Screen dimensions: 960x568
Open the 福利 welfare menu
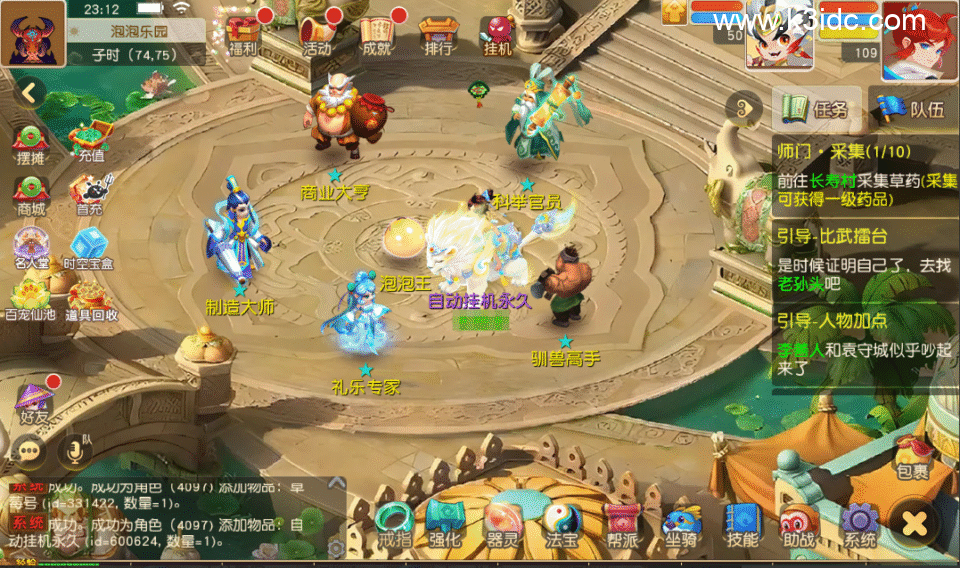[243, 33]
